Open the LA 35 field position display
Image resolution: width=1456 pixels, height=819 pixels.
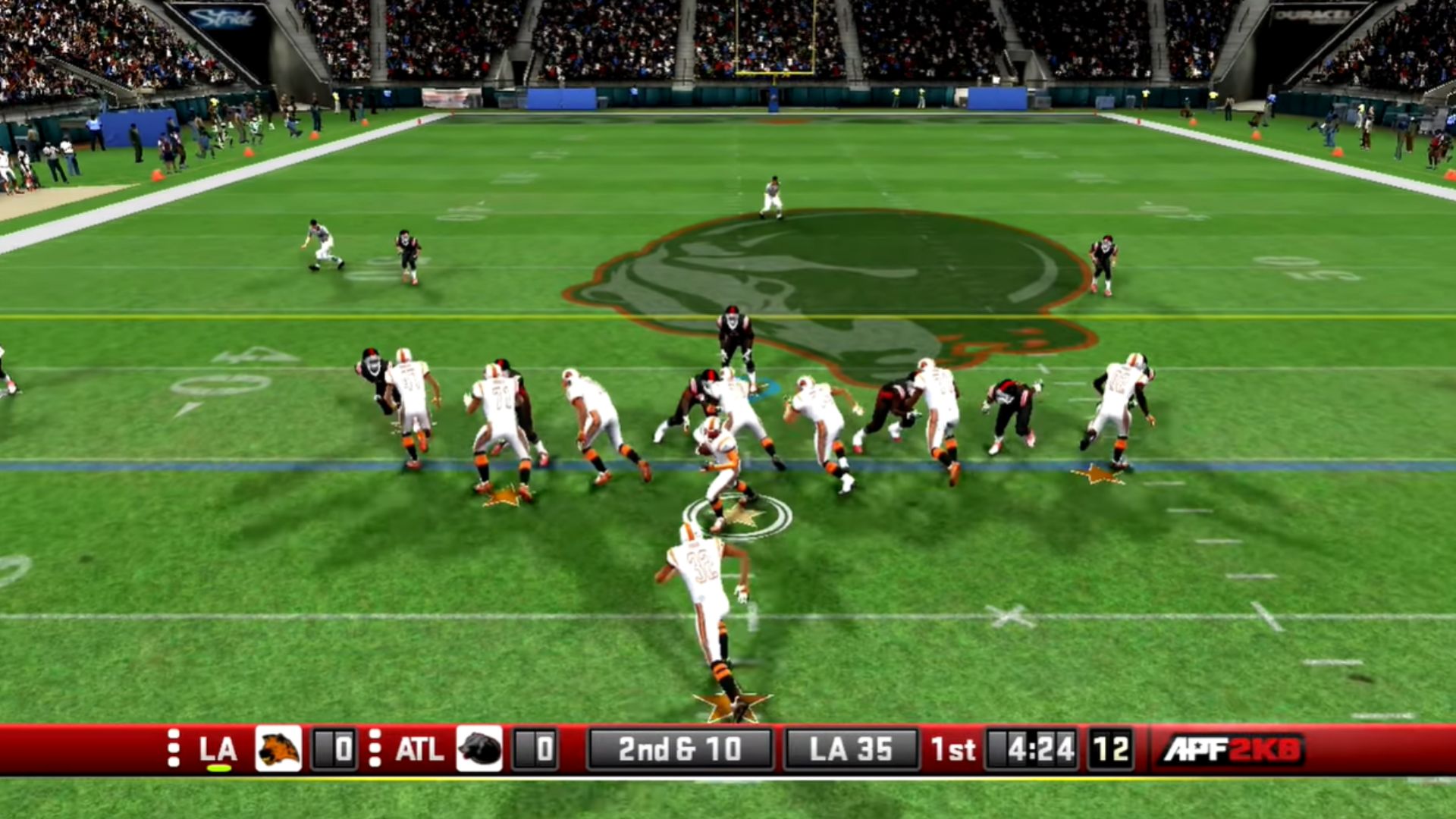(850, 749)
